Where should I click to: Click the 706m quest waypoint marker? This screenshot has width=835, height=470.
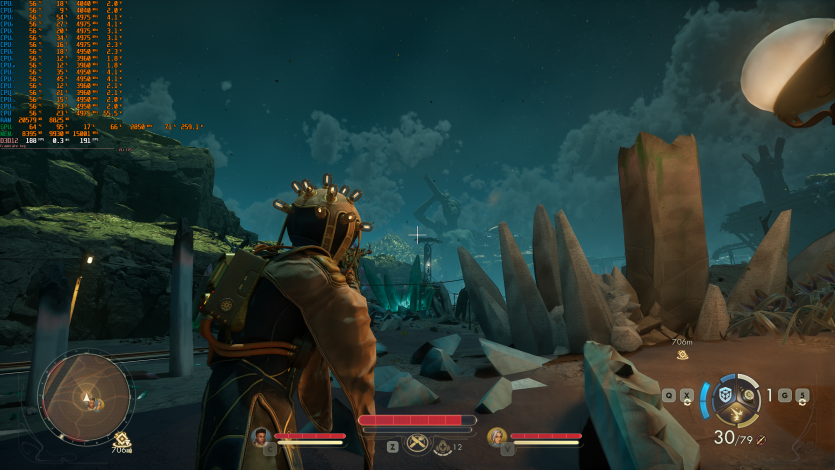click(x=684, y=354)
